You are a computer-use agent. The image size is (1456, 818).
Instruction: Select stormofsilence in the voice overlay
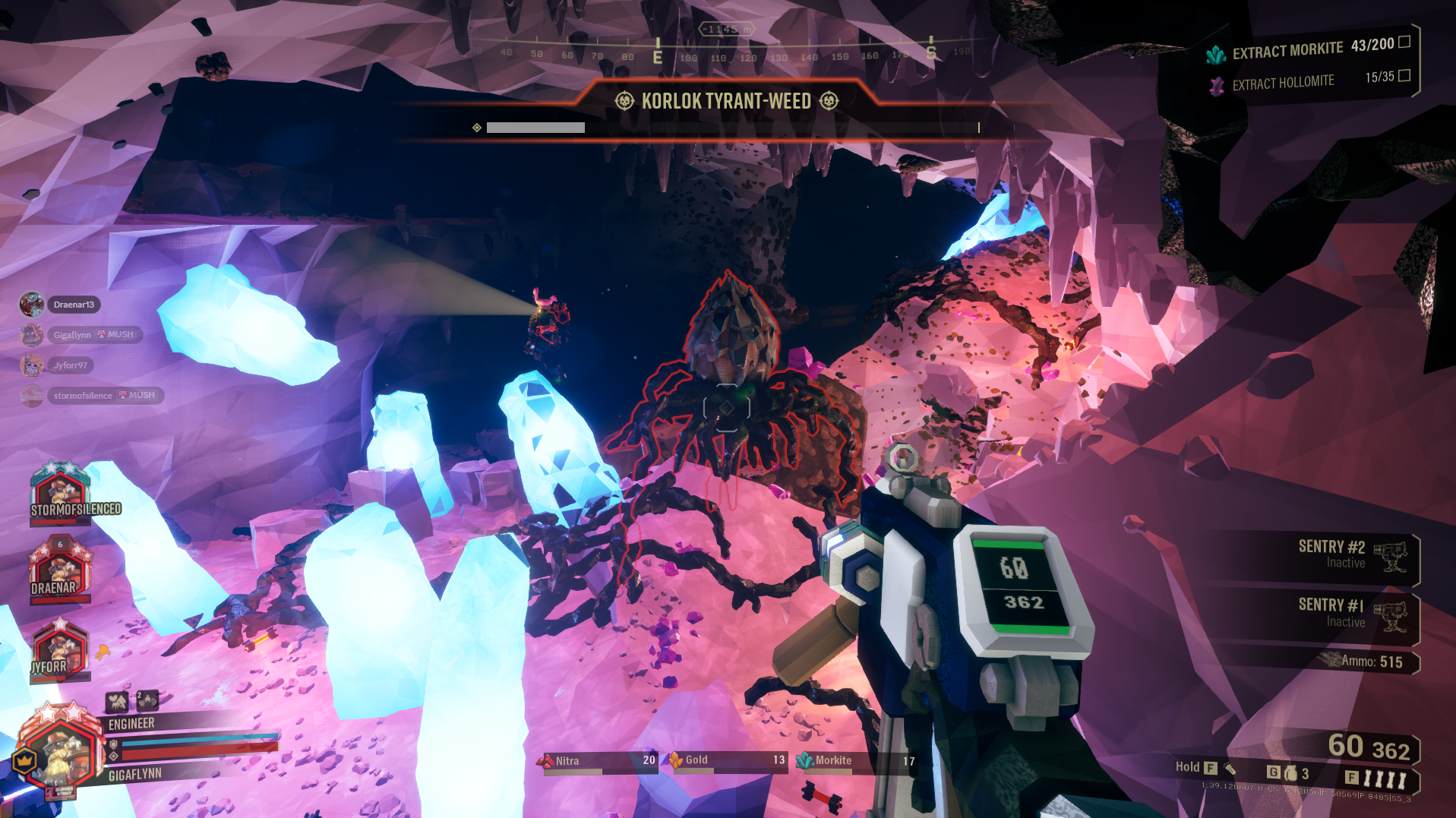click(83, 396)
